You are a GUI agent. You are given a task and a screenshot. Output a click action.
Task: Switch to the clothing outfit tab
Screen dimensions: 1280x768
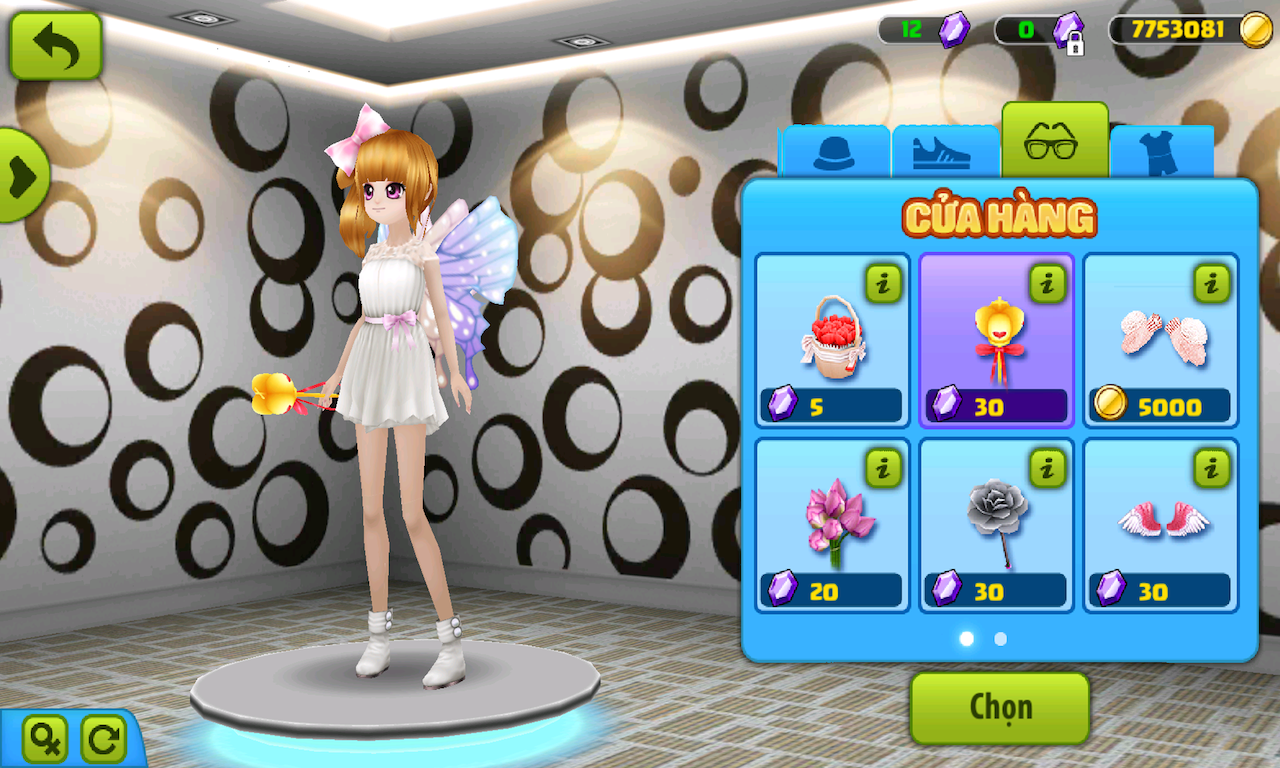pyautogui.click(x=1161, y=153)
